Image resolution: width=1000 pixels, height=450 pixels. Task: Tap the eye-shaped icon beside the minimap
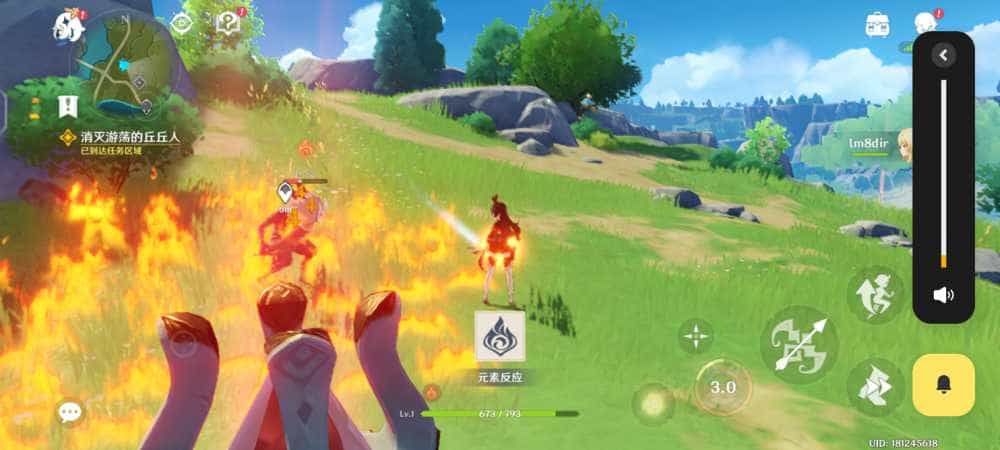[182, 25]
